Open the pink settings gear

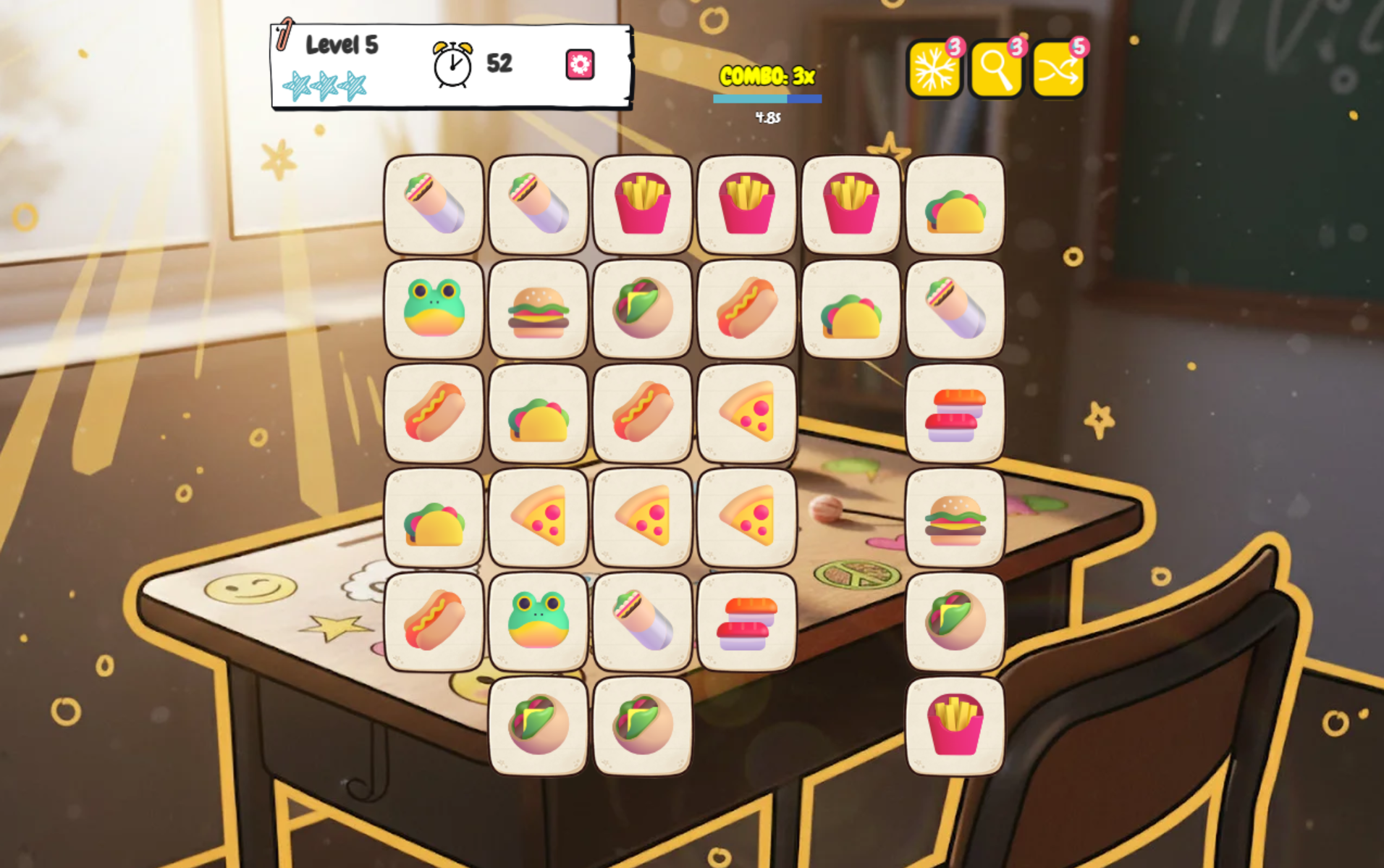579,64
